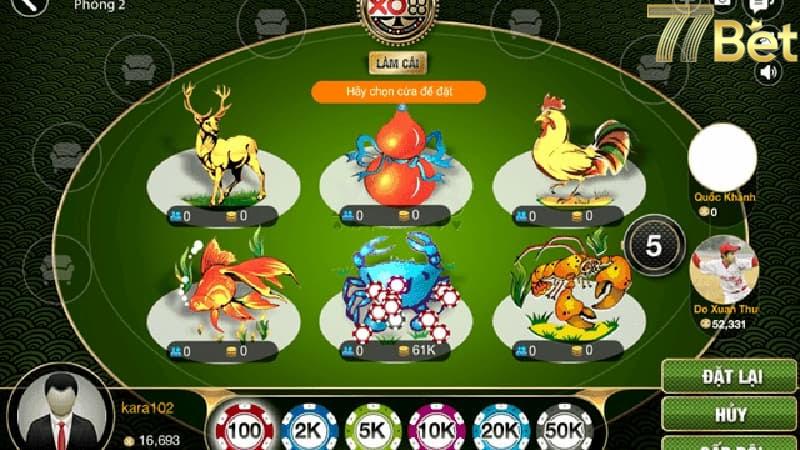The image size is (800, 450).
Task: Bet on the deer tile
Action: click(x=222, y=150)
